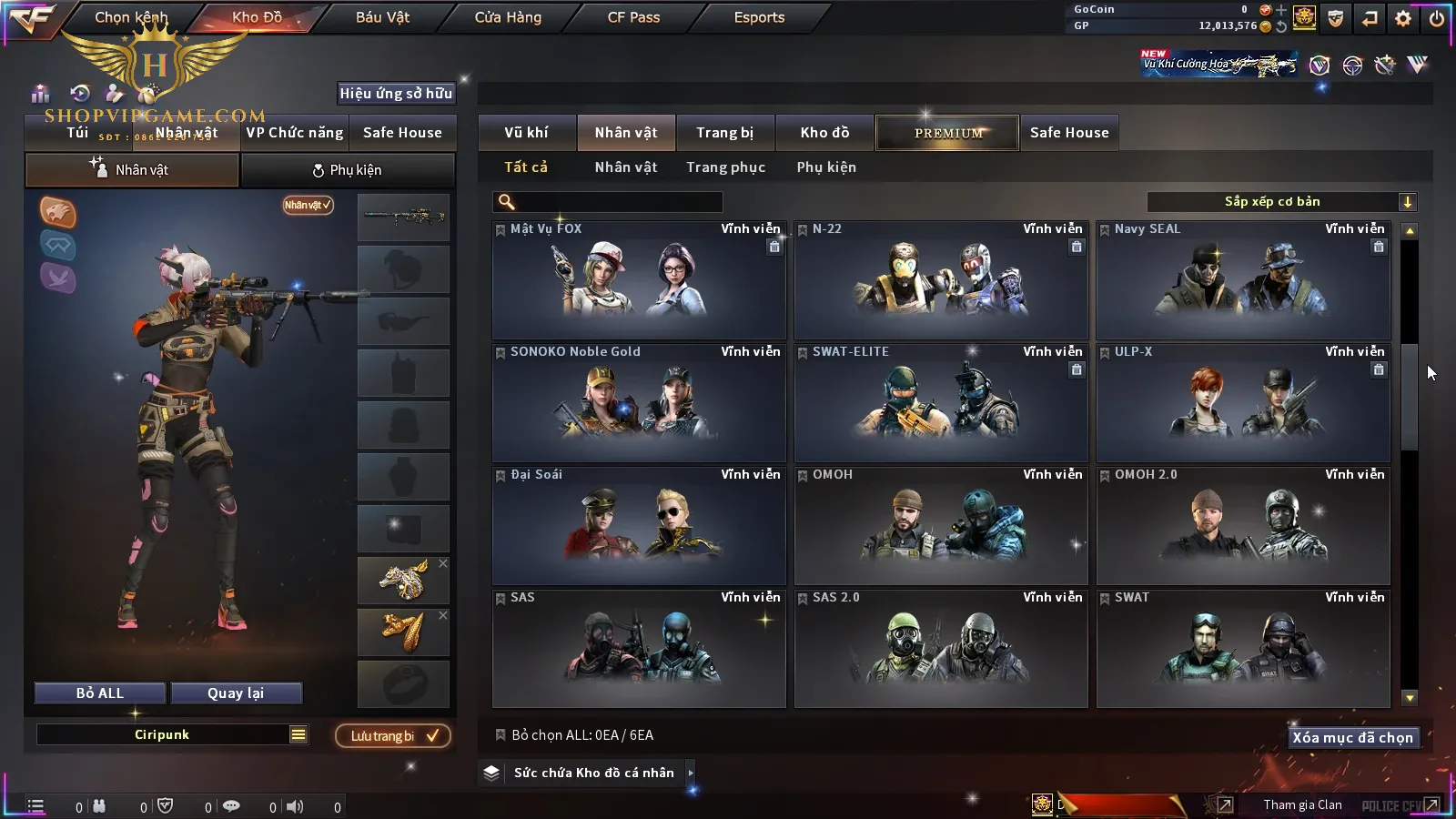Select the OMOH 2.0 character card
The width and height of the screenshot is (1456, 819).
1243,526
